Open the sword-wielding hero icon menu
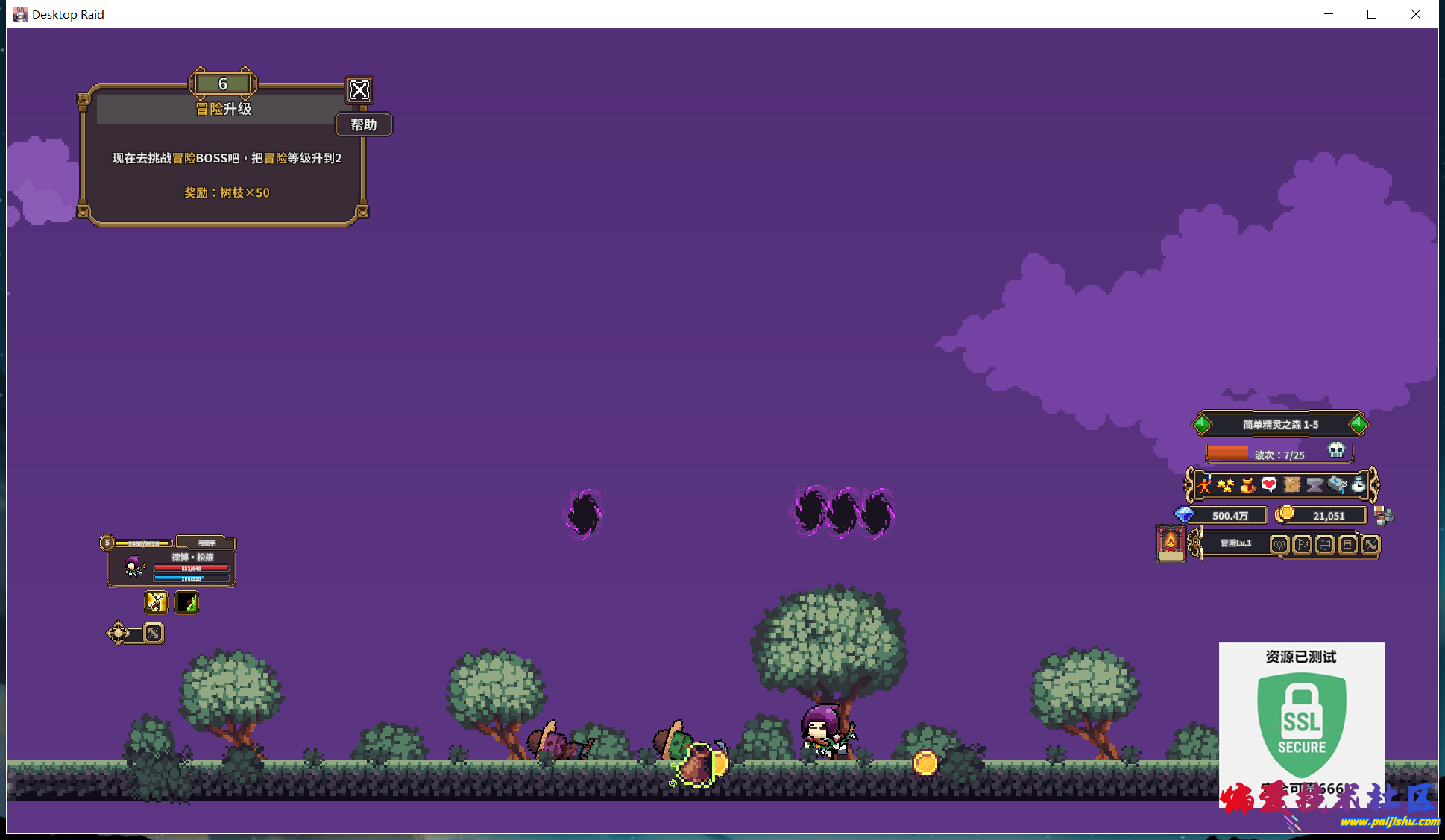Viewport: 1445px width, 840px height. (1204, 485)
